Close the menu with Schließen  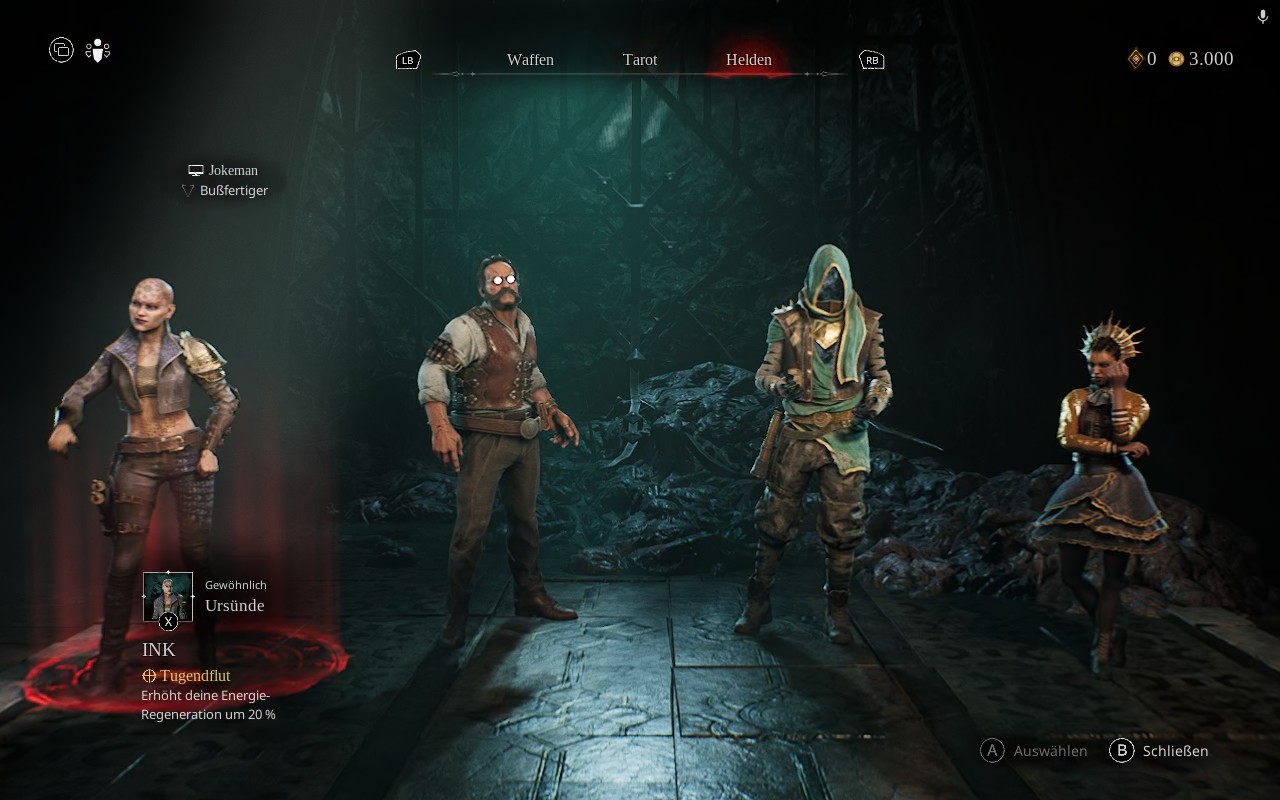click(x=1160, y=751)
